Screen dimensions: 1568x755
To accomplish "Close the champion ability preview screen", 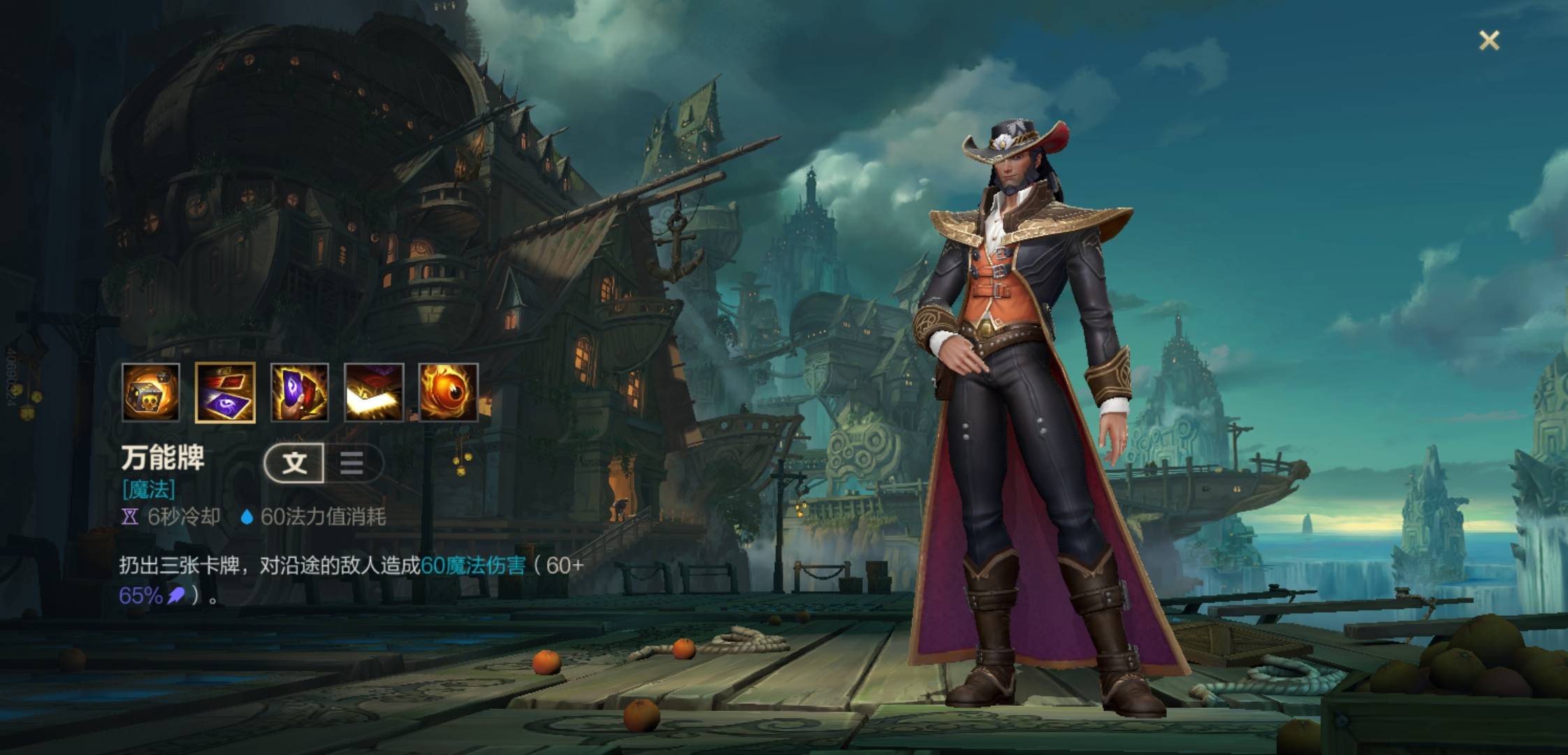I will pyautogui.click(x=1489, y=41).
